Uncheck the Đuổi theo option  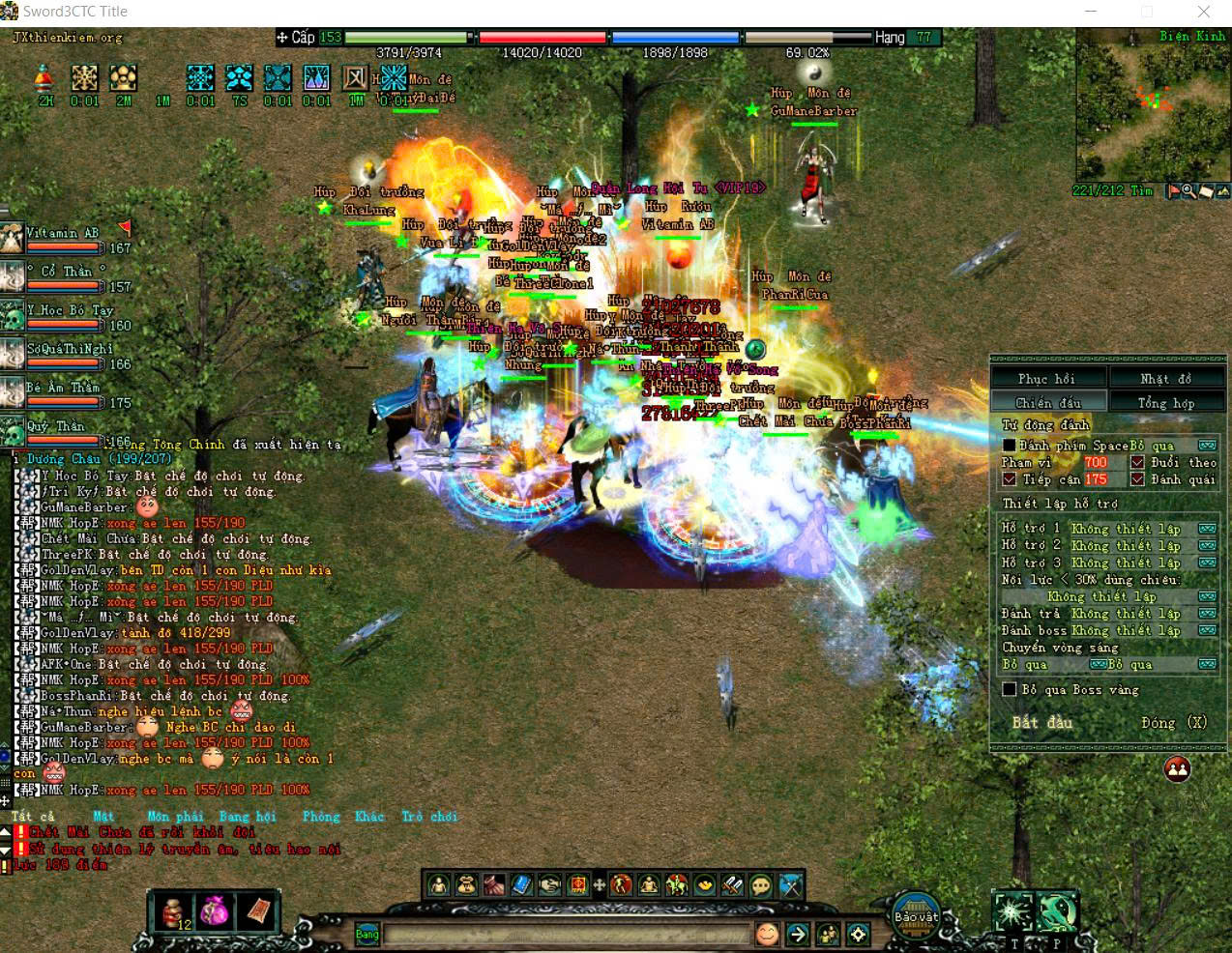pos(1137,463)
